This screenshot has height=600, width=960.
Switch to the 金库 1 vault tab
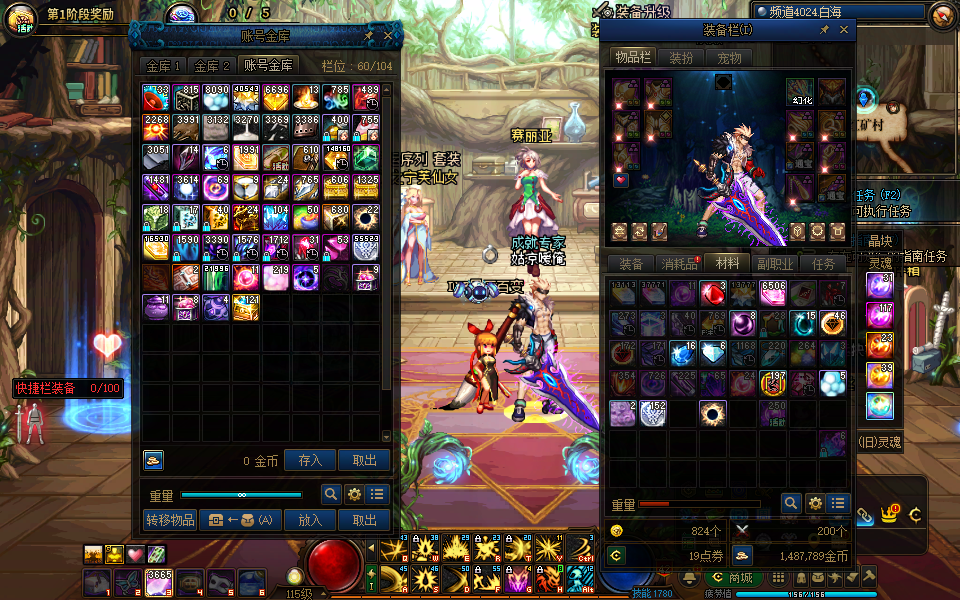pyautogui.click(x=164, y=66)
